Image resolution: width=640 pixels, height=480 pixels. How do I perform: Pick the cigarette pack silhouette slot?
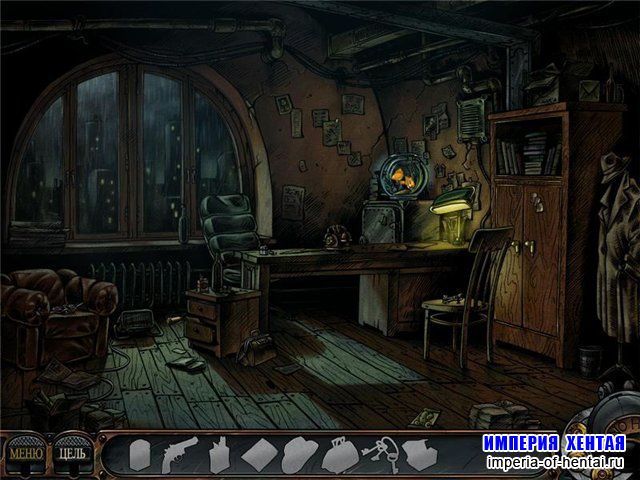click(x=219, y=456)
